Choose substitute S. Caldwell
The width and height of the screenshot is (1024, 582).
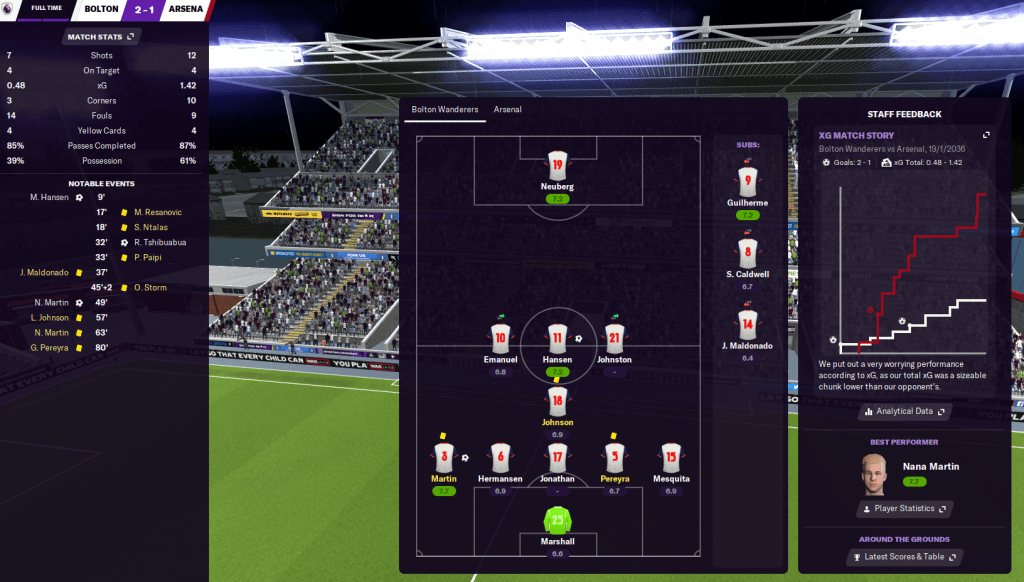pyautogui.click(x=747, y=254)
